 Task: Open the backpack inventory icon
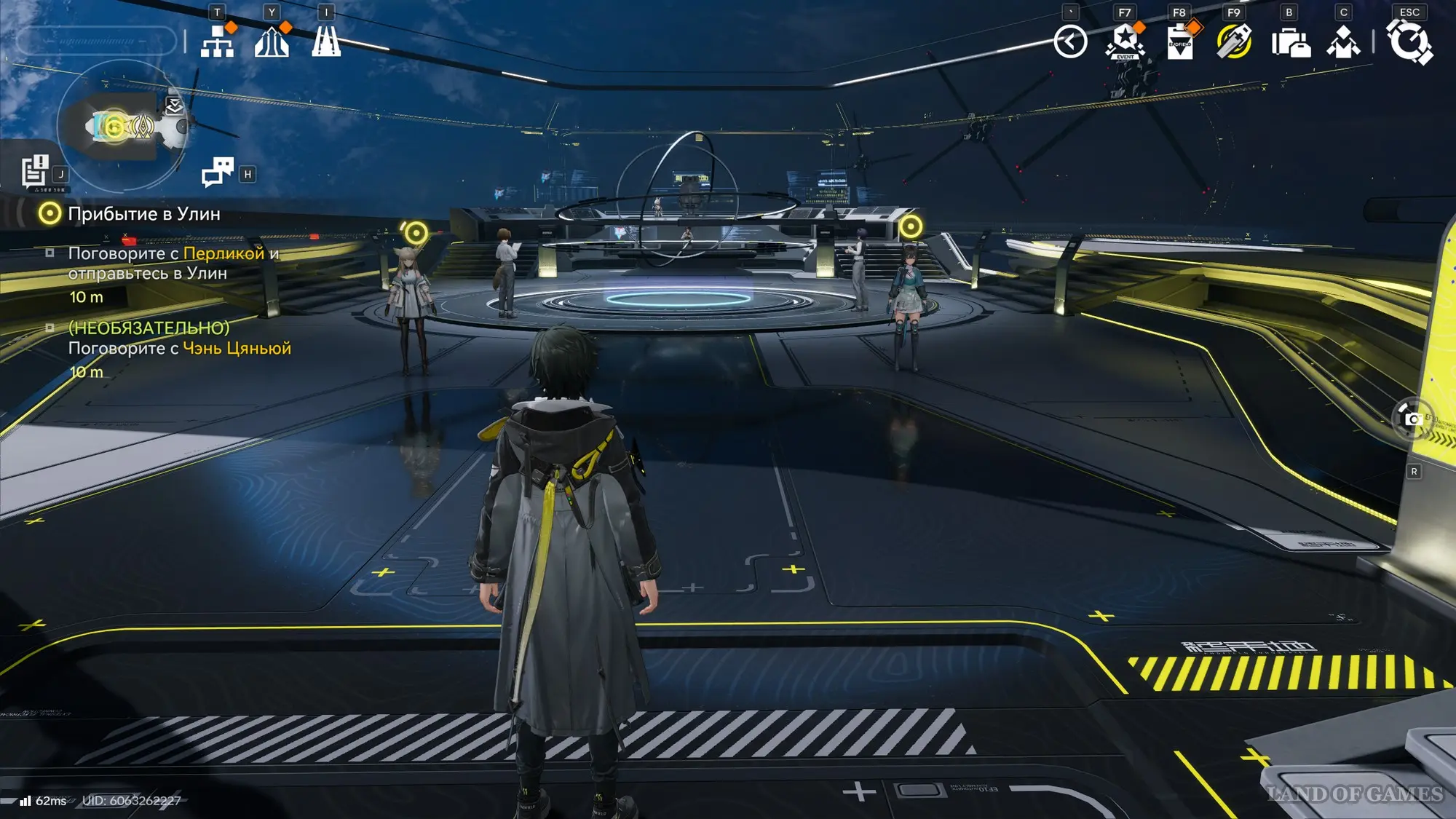point(1290,43)
